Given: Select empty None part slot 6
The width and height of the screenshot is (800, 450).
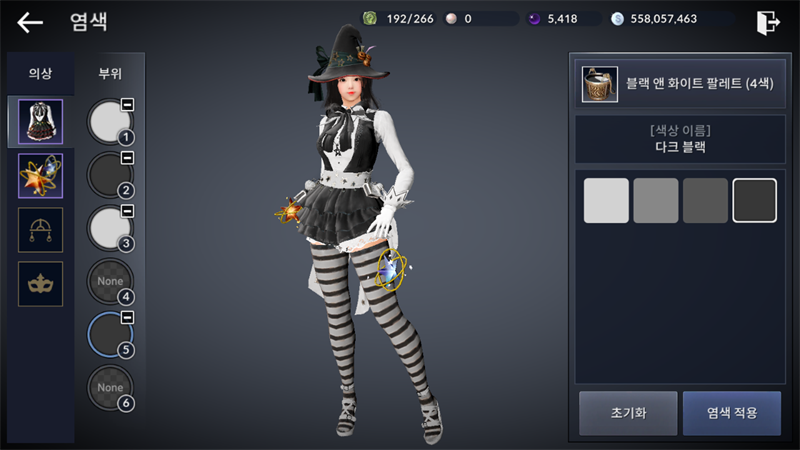Looking at the screenshot, I should pyautogui.click(x=110, y=387).
